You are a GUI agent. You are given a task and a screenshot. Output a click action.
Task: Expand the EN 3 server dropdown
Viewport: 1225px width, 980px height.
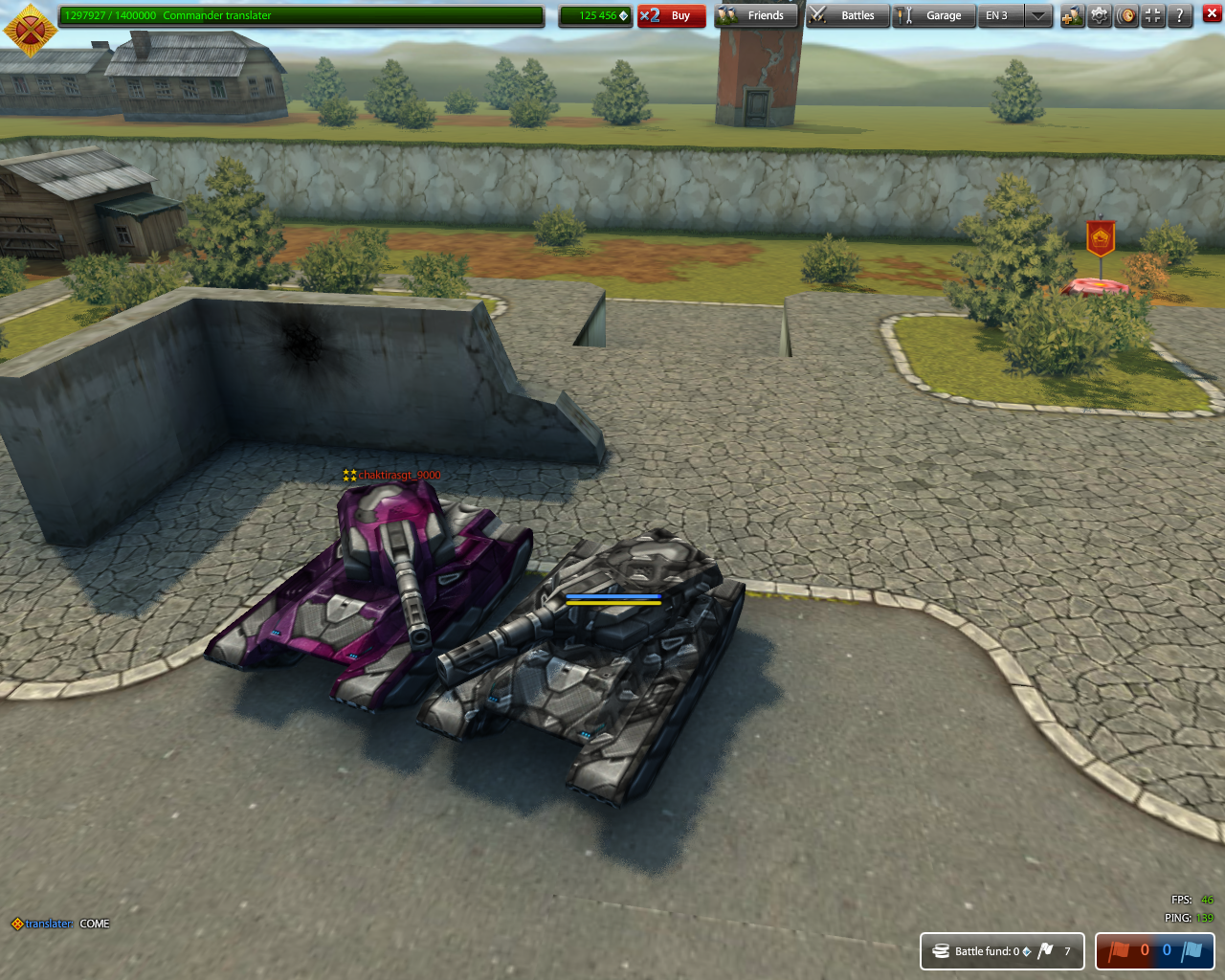[1037, 15]
